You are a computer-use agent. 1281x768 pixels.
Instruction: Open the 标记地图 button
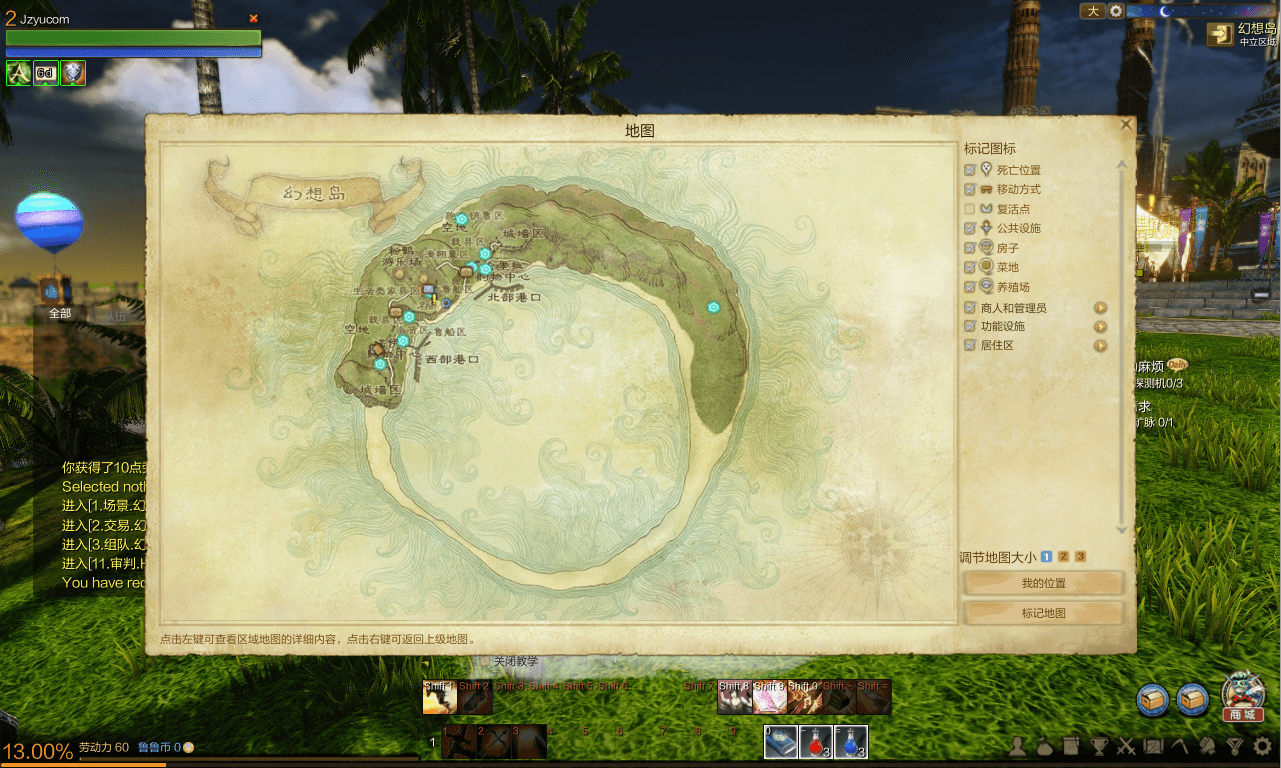(1043, 613)
